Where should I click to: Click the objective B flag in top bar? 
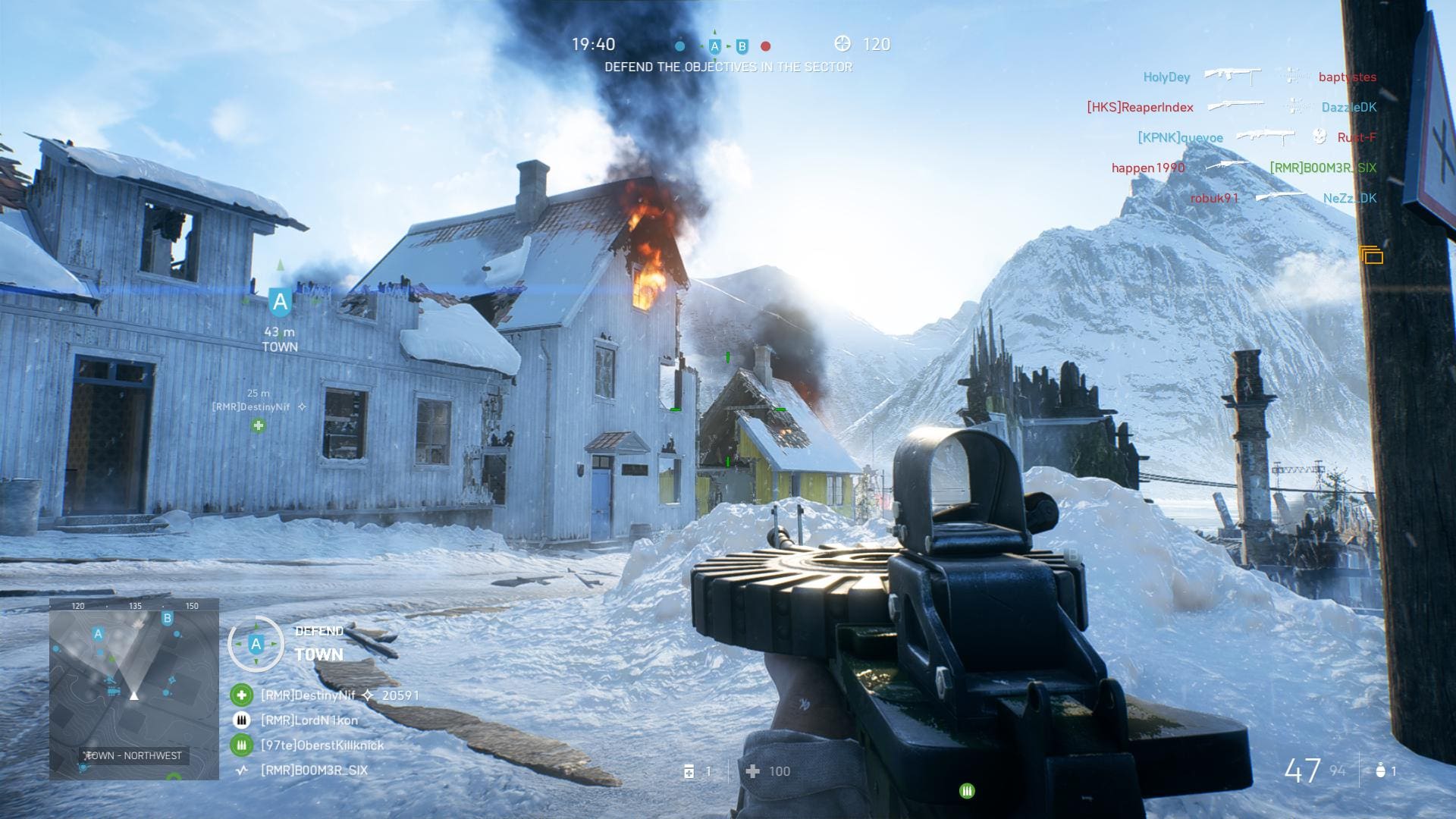click(742, 46)
